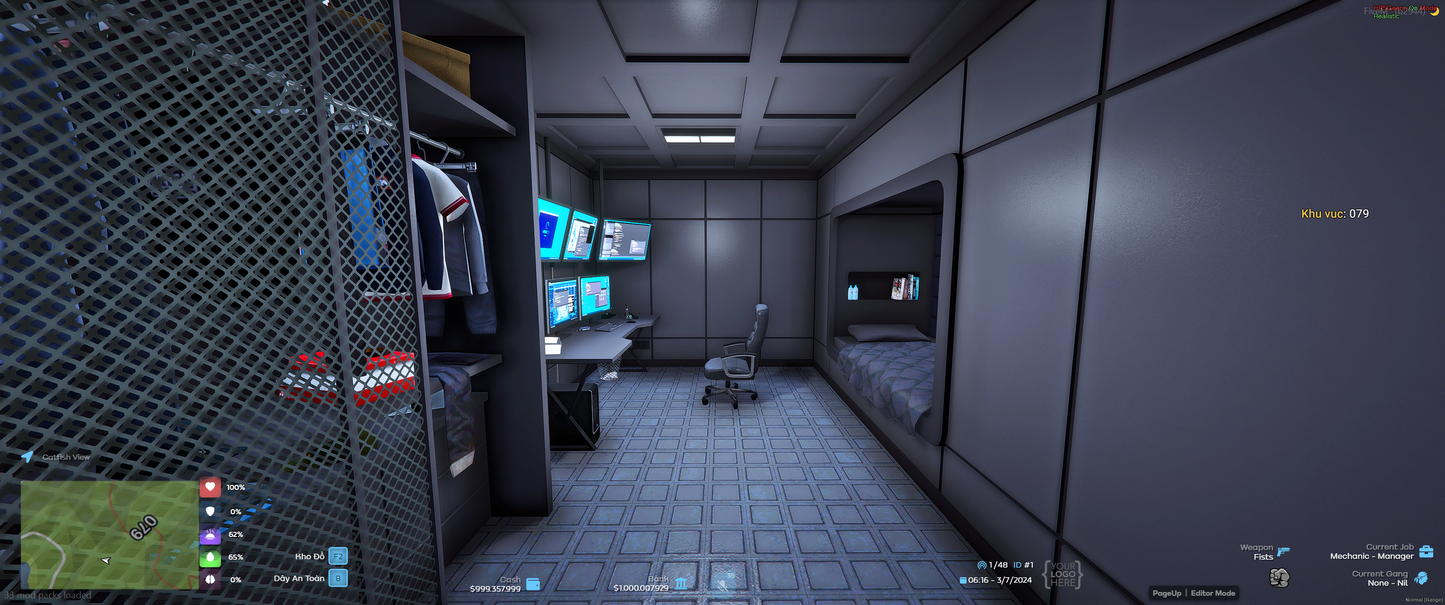Click the blue pistol Weapon icon
Viewport: 1445px width, 605px height.
pos(1283,551)
